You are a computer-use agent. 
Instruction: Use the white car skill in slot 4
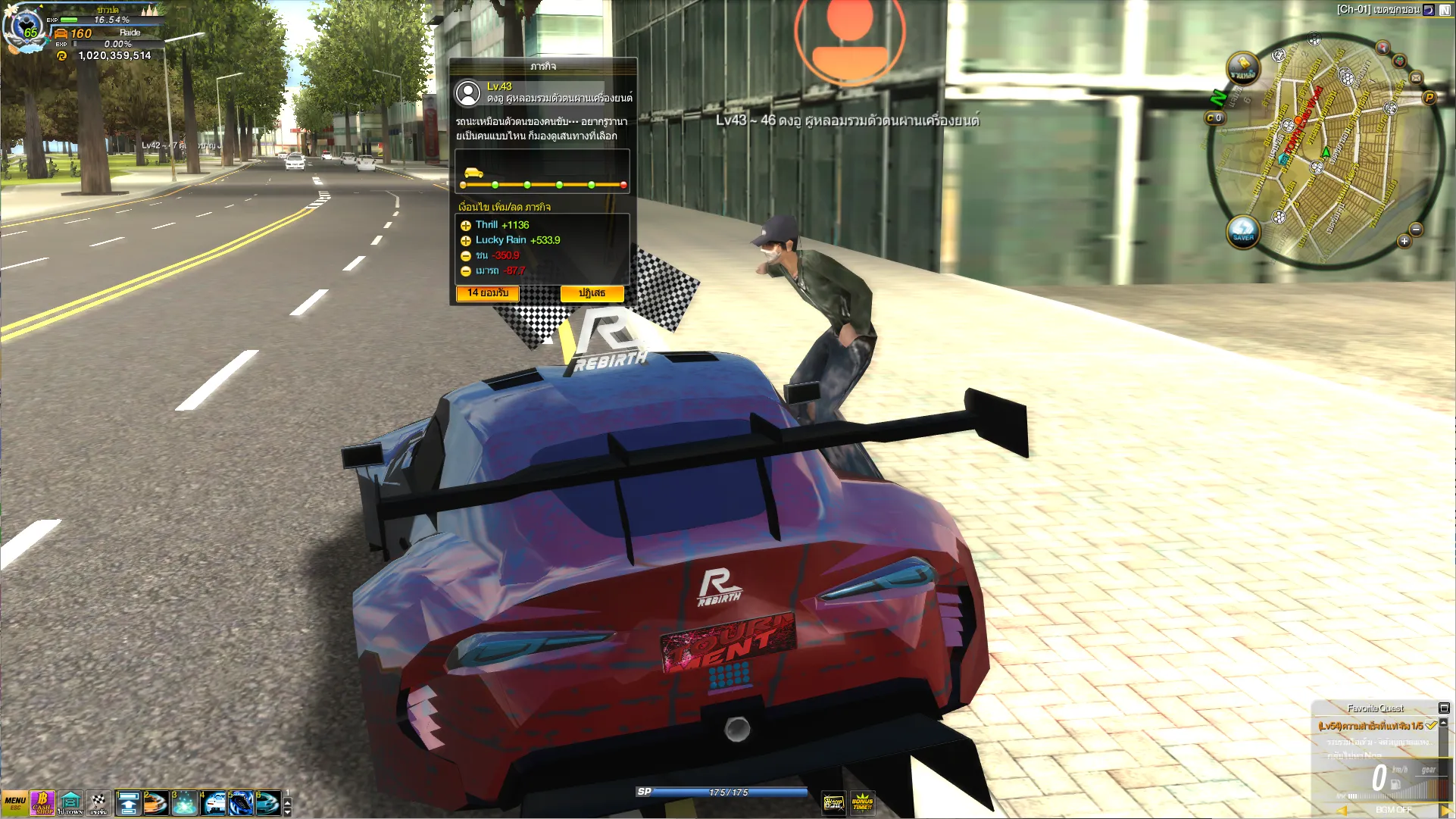214,803
